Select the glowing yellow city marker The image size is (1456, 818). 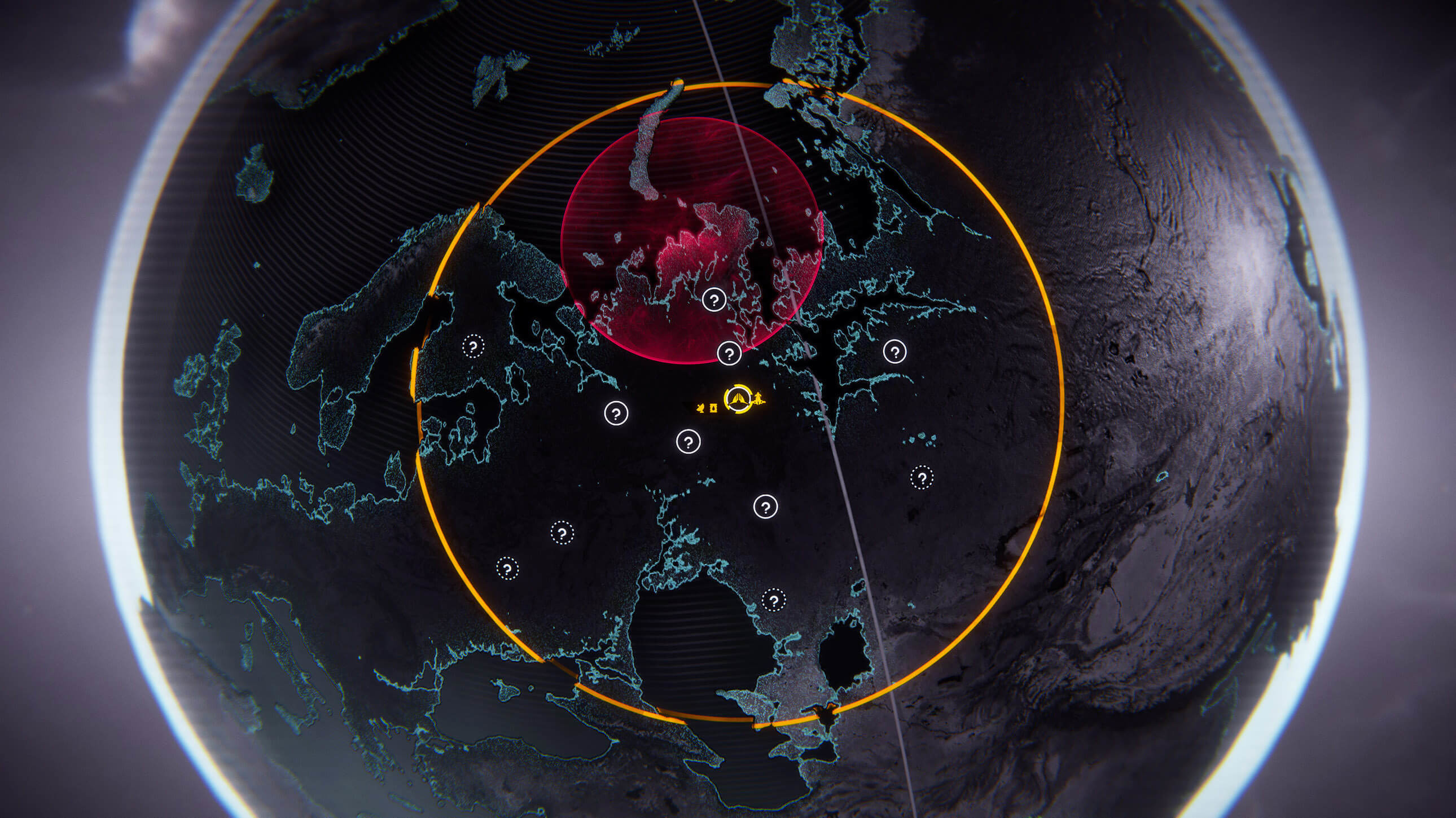click(738, 400)
